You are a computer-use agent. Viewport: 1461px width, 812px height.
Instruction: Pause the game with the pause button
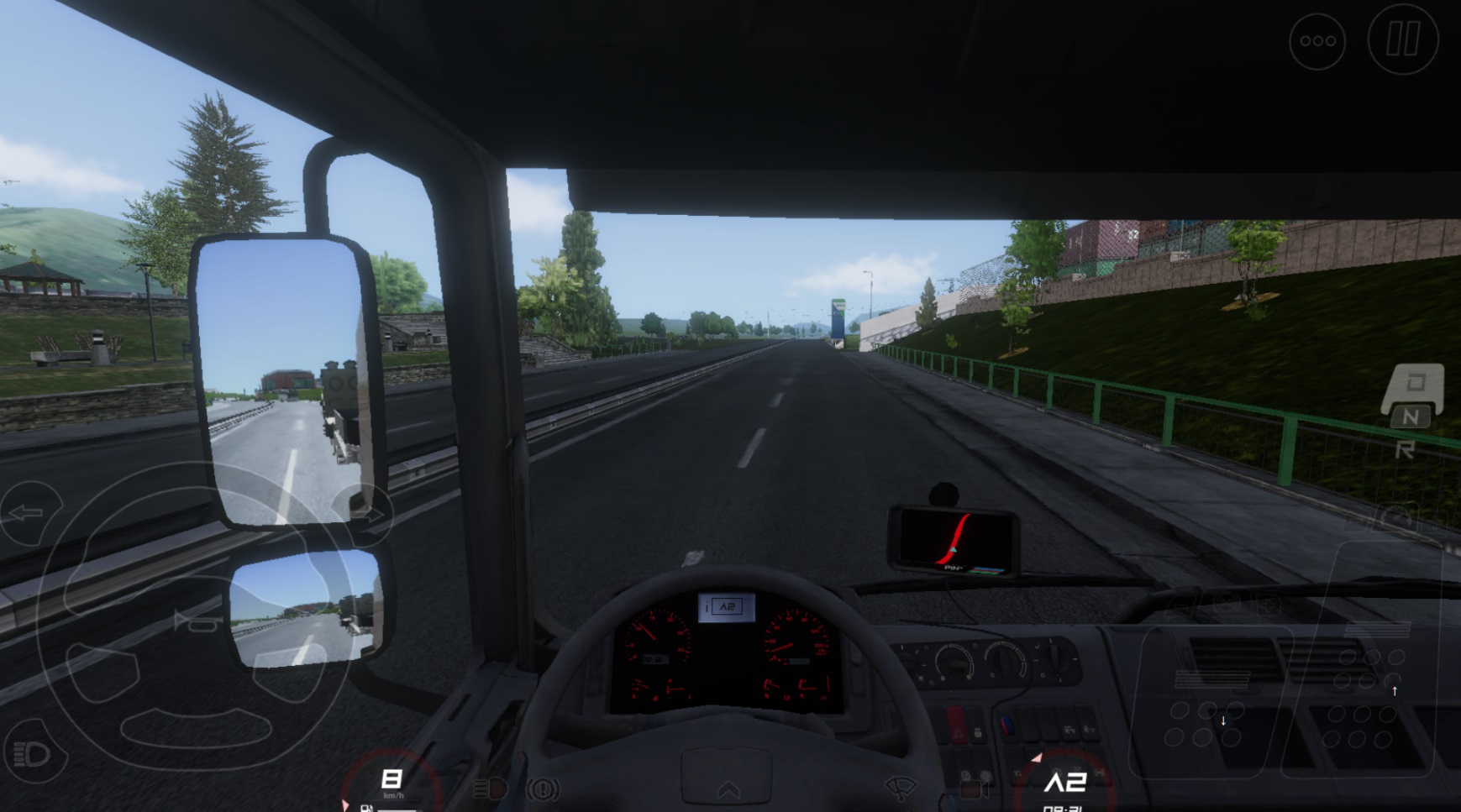[1402, 39]
